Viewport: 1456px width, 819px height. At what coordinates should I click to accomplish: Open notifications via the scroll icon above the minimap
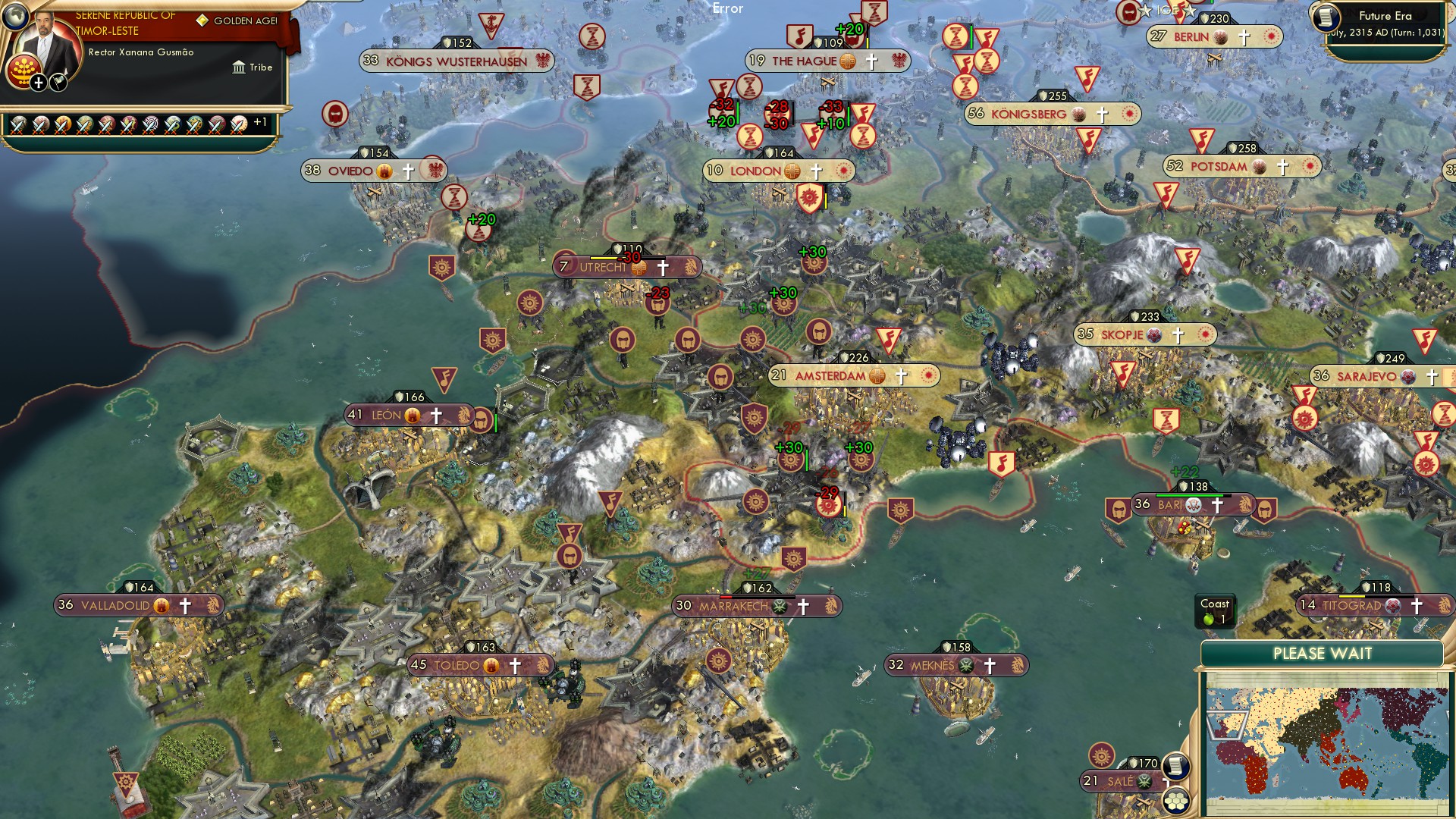click(1176, 767)
